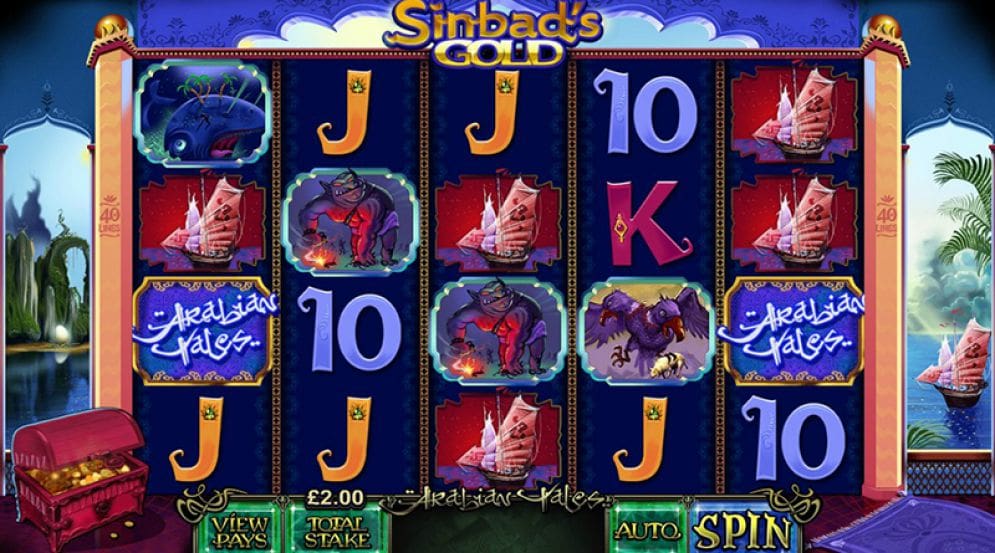Viewport: 995px width, 553px height.
Task: Activate the Auto play button
Action: pyautogui.click(x=647, y=531)
